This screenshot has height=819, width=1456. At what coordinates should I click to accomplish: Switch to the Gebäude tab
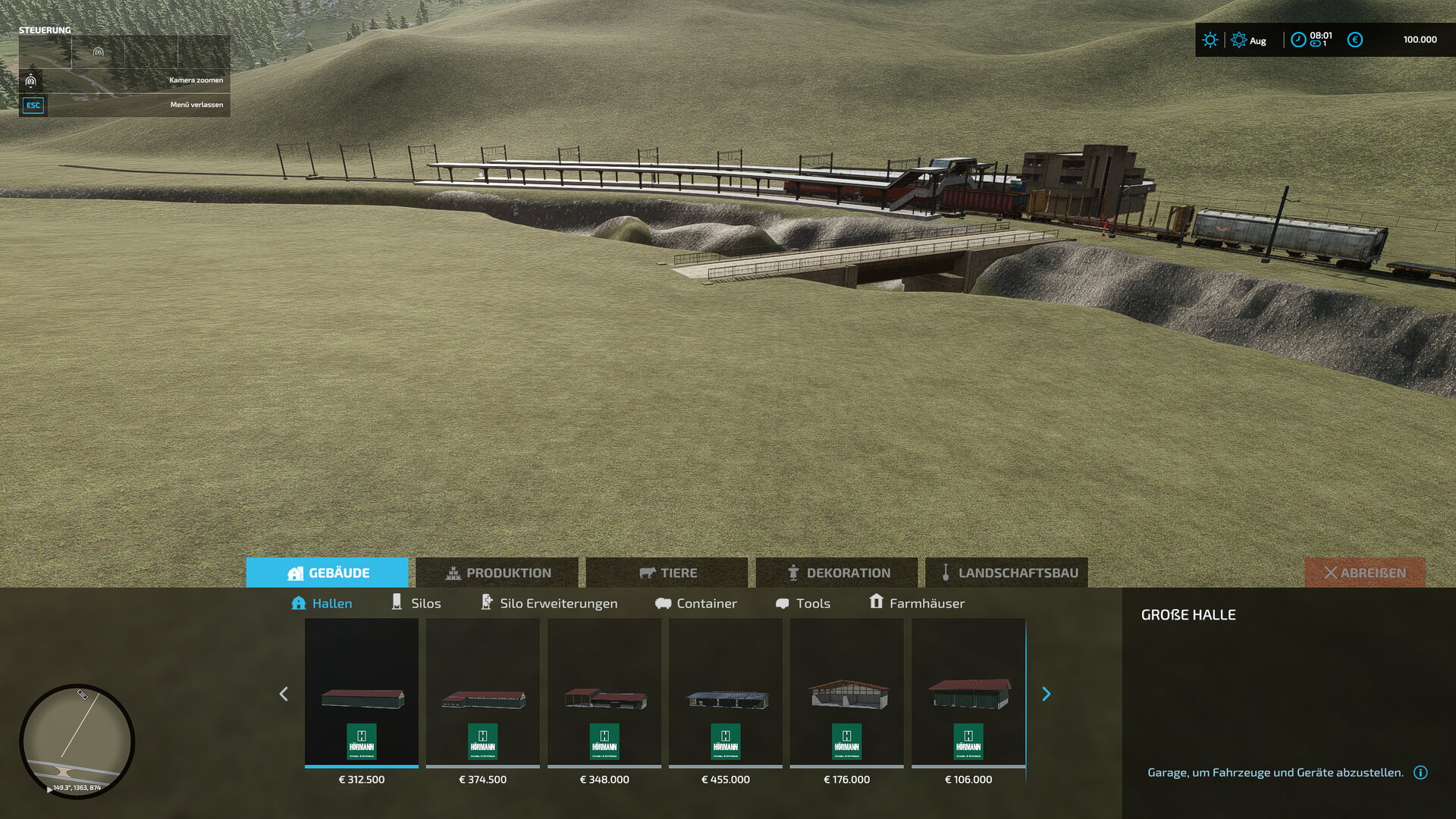[328, 573]
